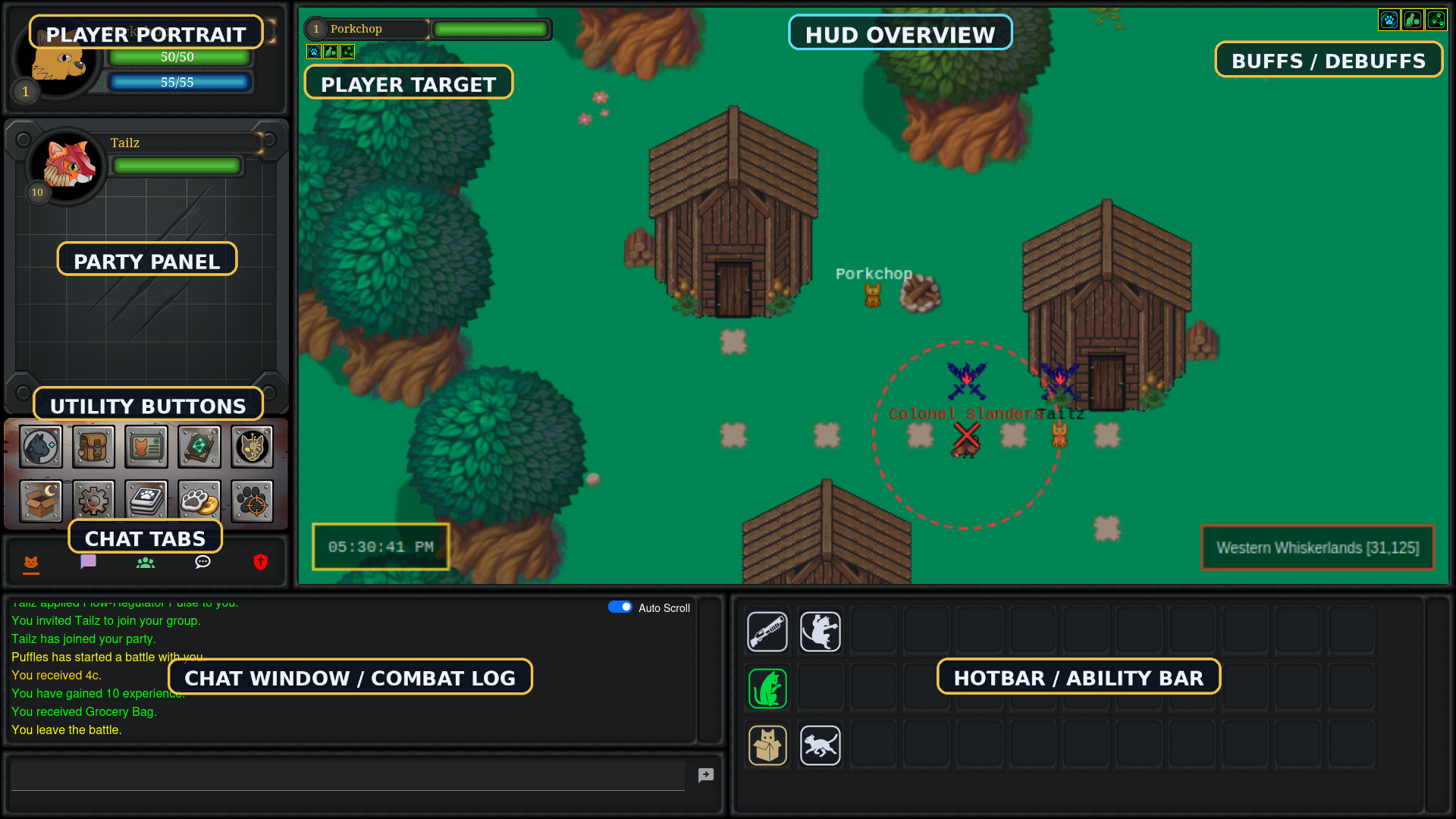1456x819 pixels.
Task: Open the character panel with the cat portrait icon
Action: 40,447
